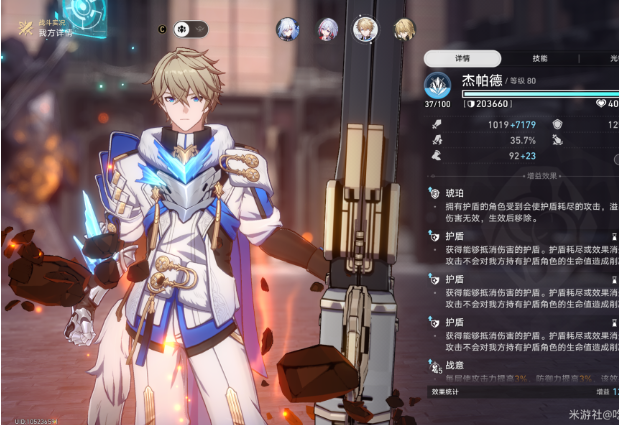
Task: Select the highlighted Gepard portrait
Action: tap(366, 29)
